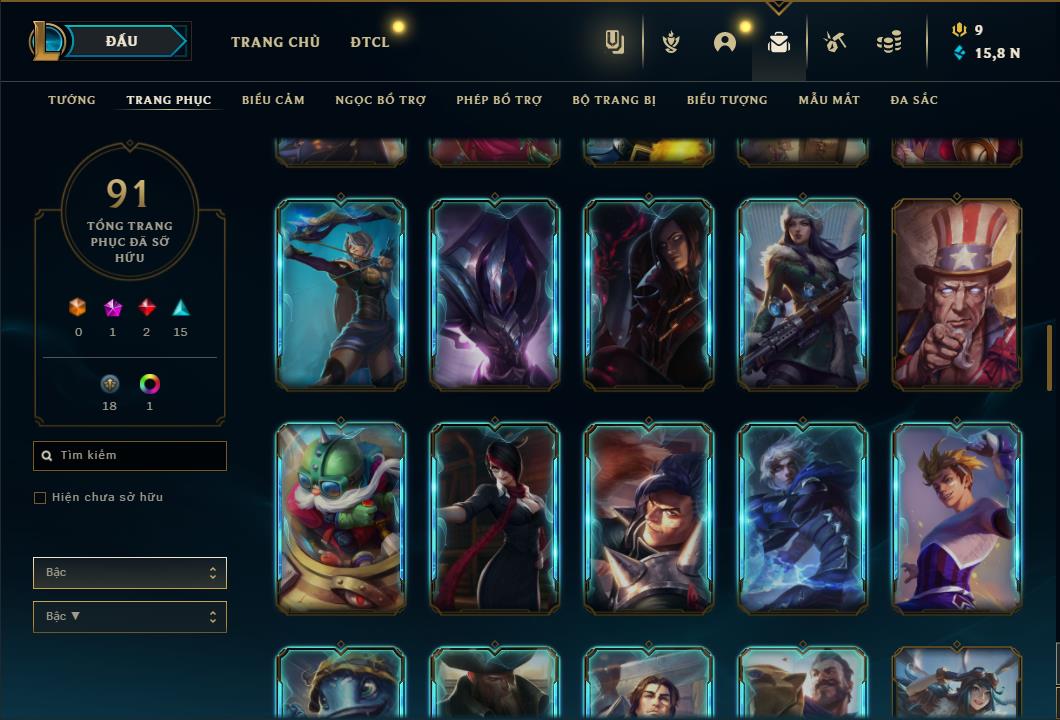Open the coin stack store icon
This screenshot has height=720, width=1060.
click(x=888, y=42)
